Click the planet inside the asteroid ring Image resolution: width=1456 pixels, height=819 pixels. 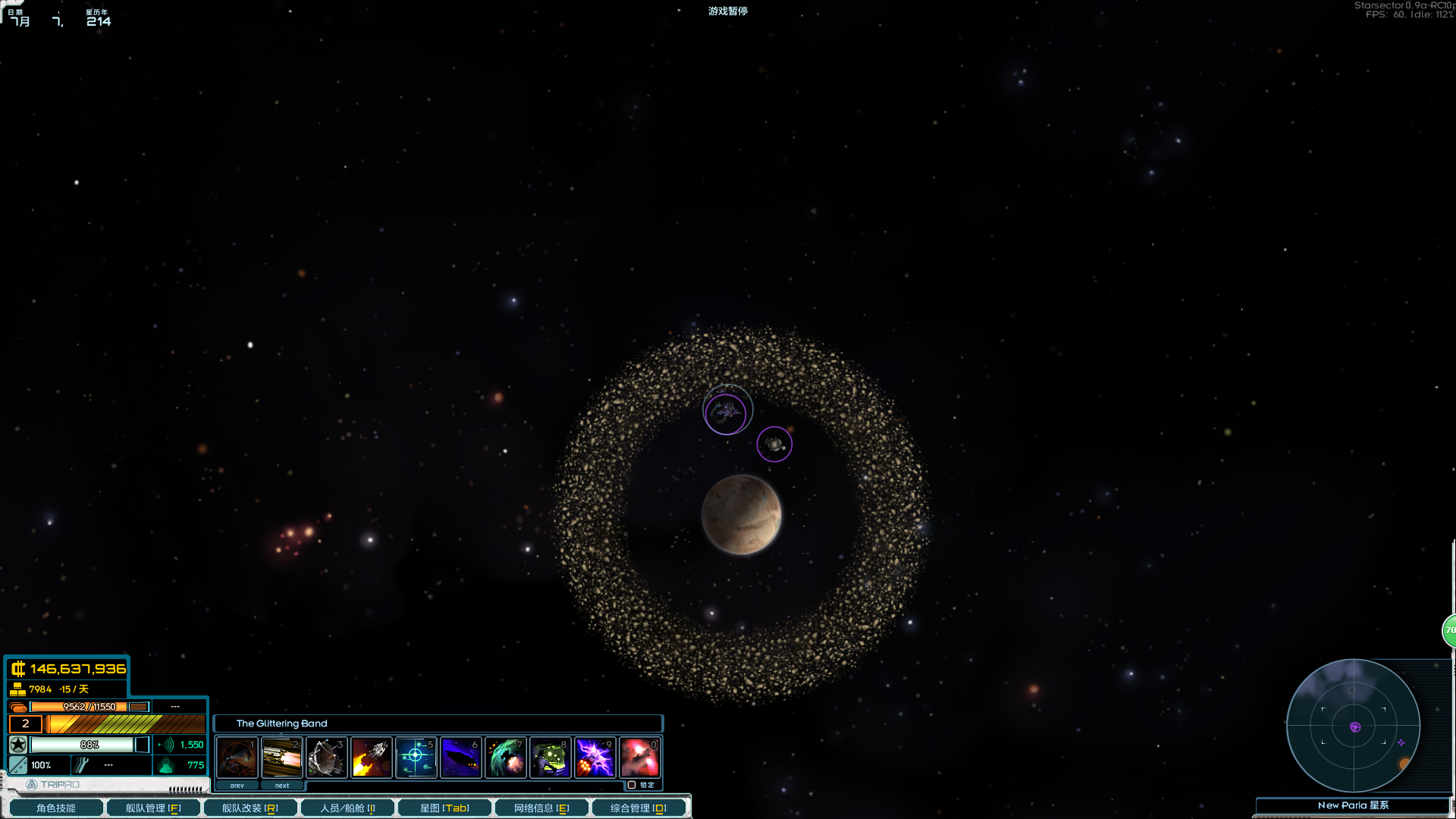point(741,515)
